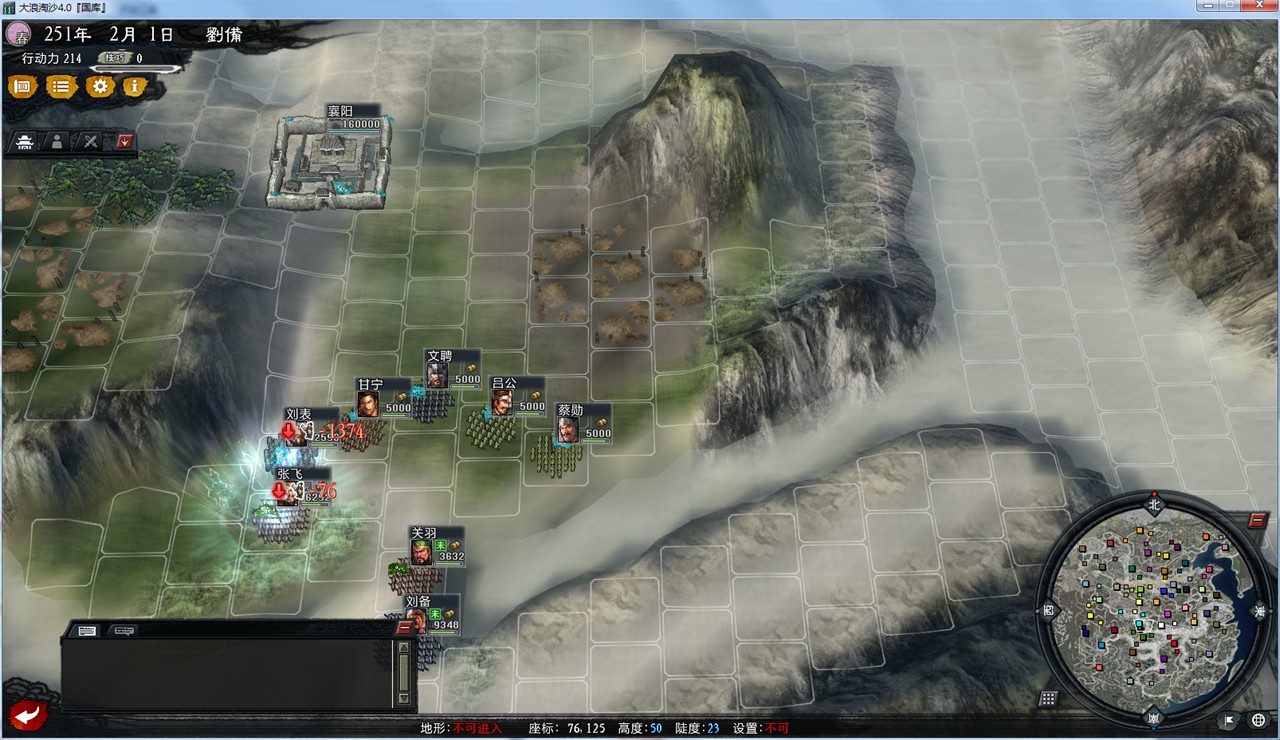1280x740 pixels.
Task: Toggle the crossed-swords battle filter icon
Action: [x=90, y=142]
